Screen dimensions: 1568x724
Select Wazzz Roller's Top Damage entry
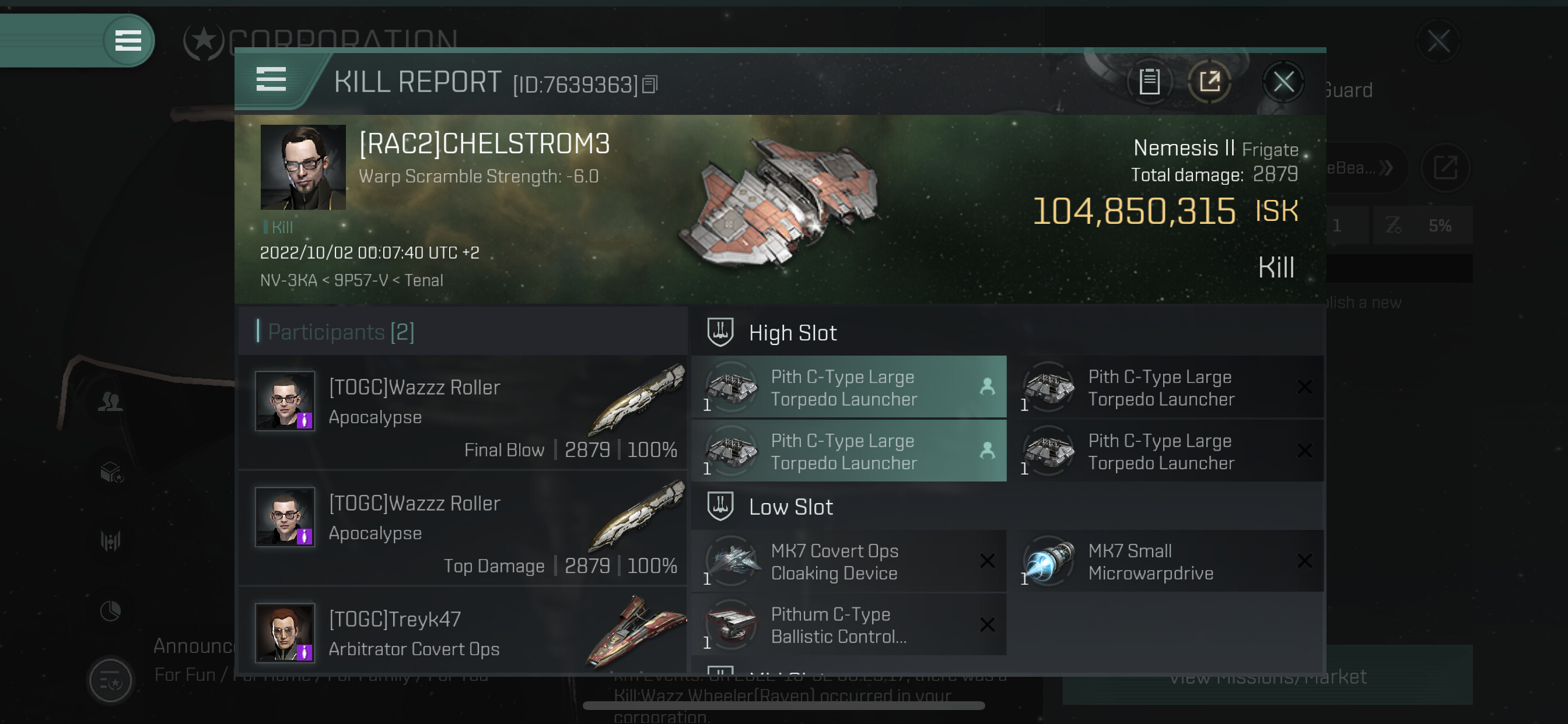pos(466,529)
